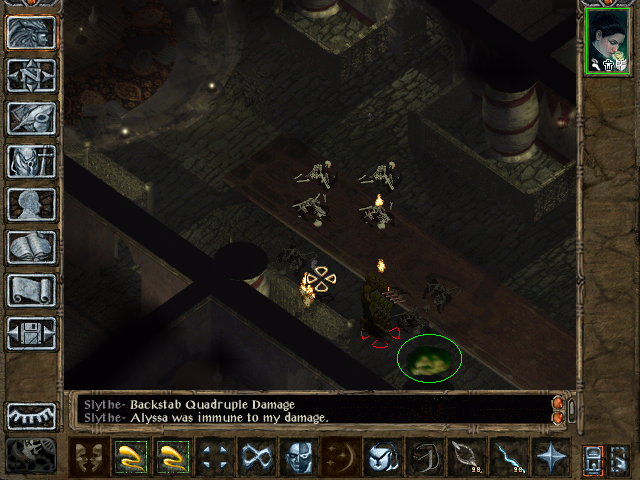Click the crescent moon ability icon
This screenshot has width=640, height=480.
[x=341, y=457]
